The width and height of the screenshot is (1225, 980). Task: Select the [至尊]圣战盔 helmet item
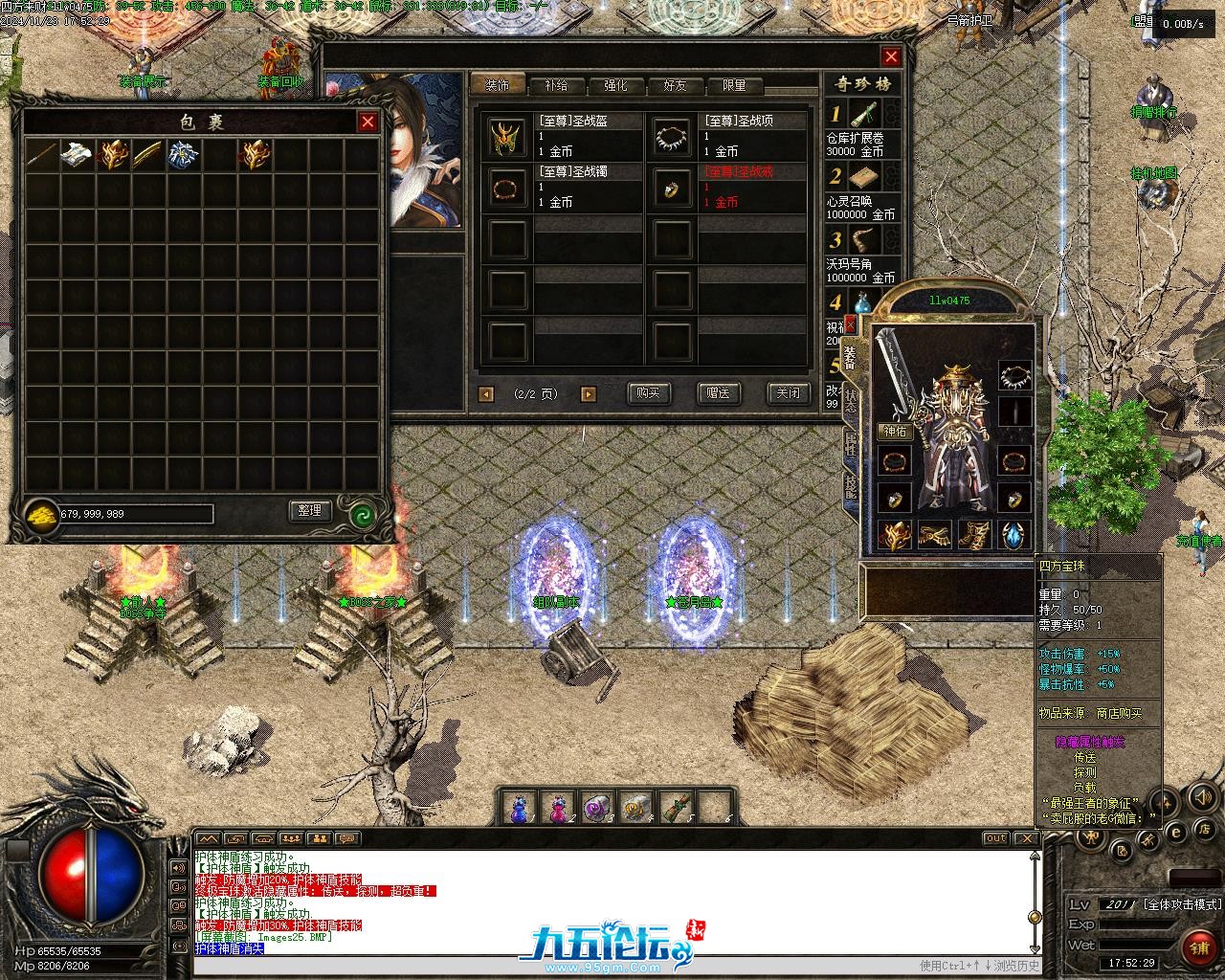(507, 137)
